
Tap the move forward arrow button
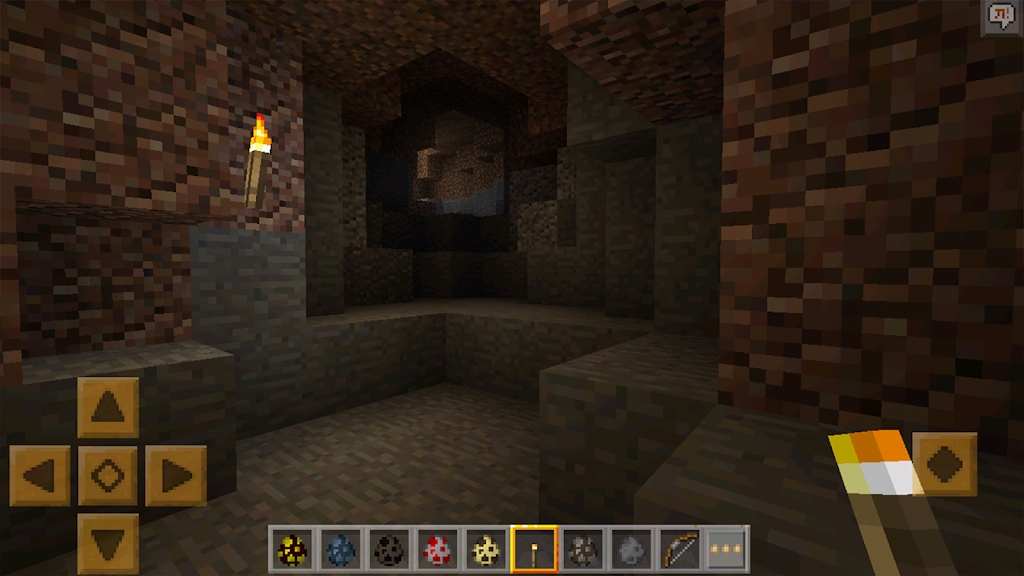pyautogui.click(x=108, y=407)
